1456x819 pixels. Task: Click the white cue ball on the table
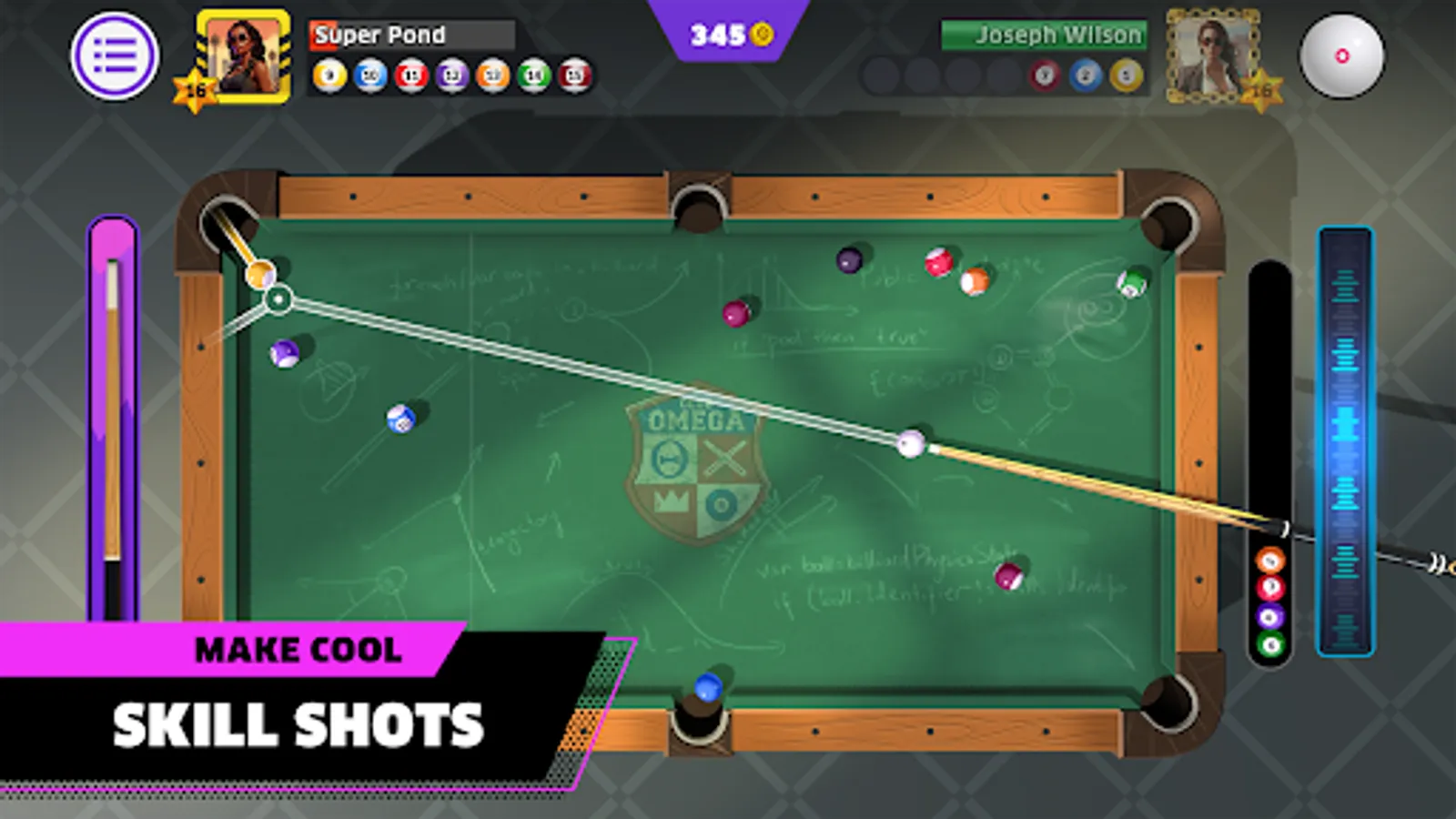coord(910,445)
